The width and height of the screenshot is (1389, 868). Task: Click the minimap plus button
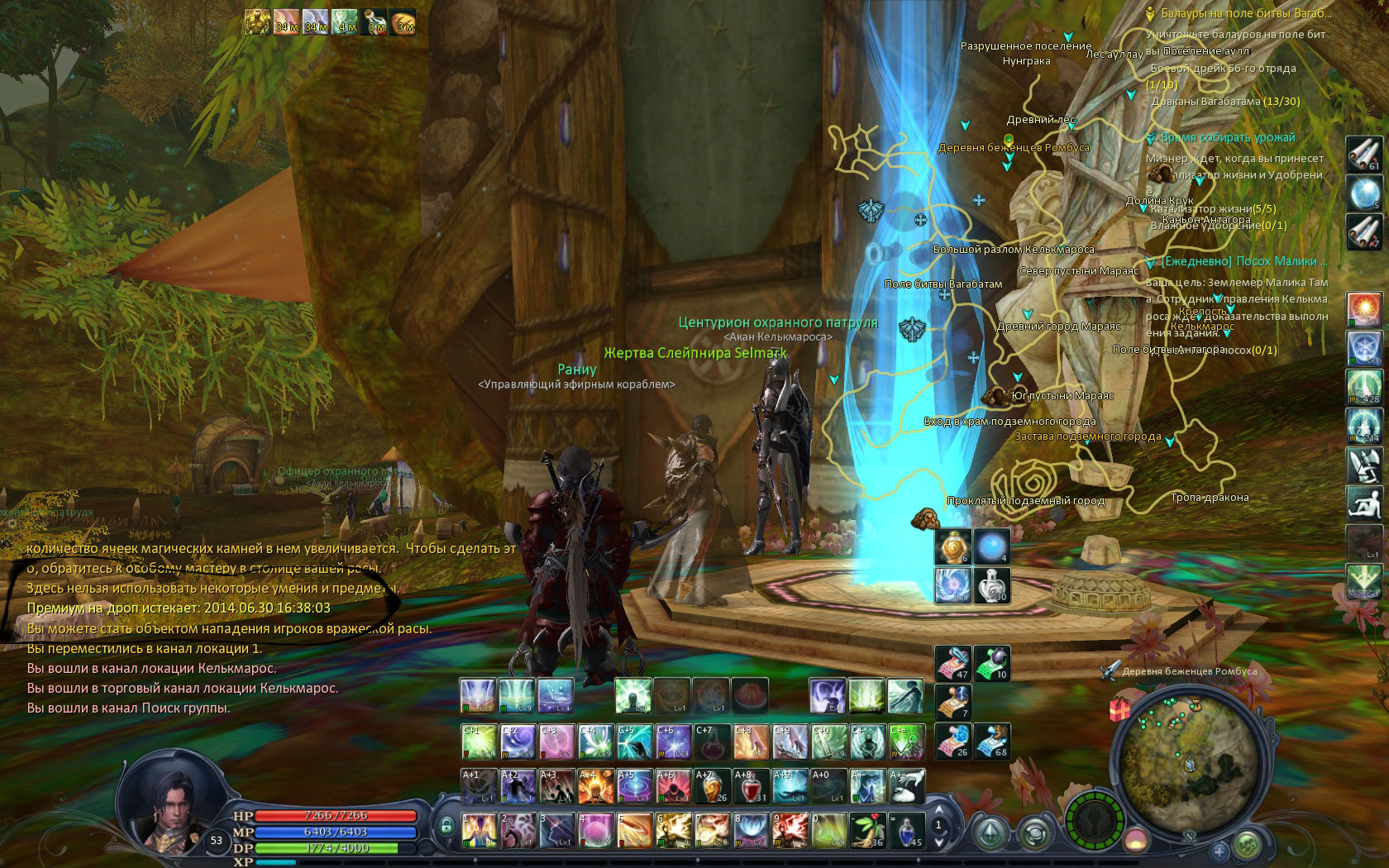(x=1218, y=850)
